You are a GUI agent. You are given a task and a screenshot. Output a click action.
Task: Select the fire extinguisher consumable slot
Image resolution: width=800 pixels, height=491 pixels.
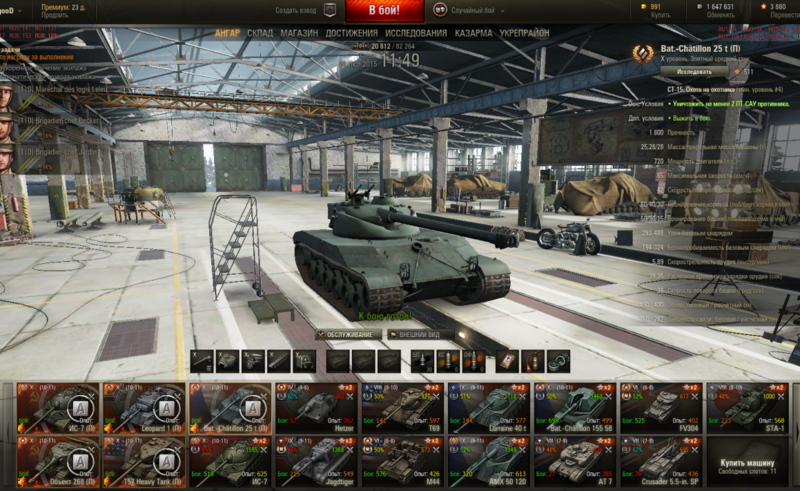[x=532, y=360]
